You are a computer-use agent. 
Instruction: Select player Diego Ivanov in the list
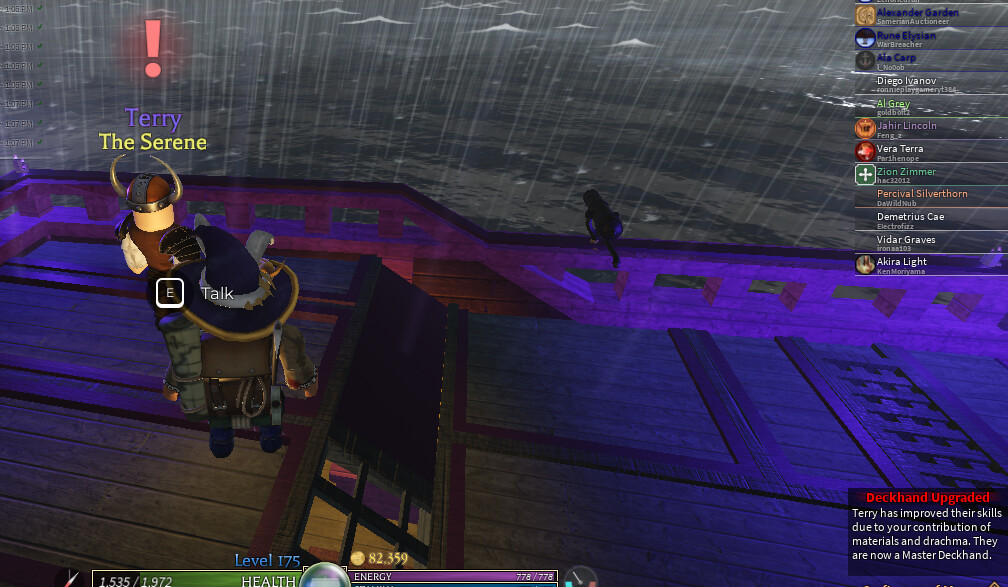click(906, 83)
